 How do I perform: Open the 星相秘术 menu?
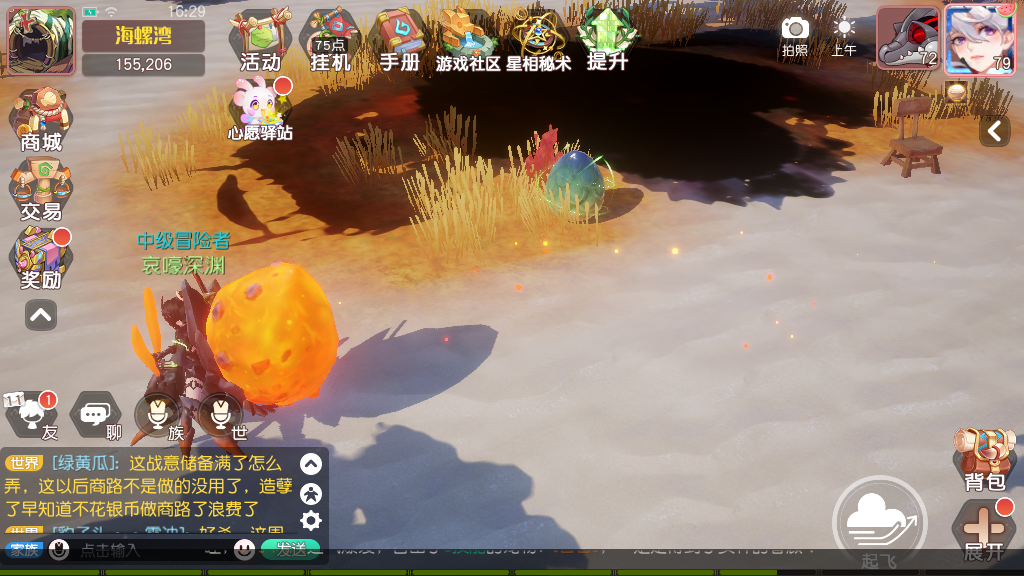[x=539, y=40]
